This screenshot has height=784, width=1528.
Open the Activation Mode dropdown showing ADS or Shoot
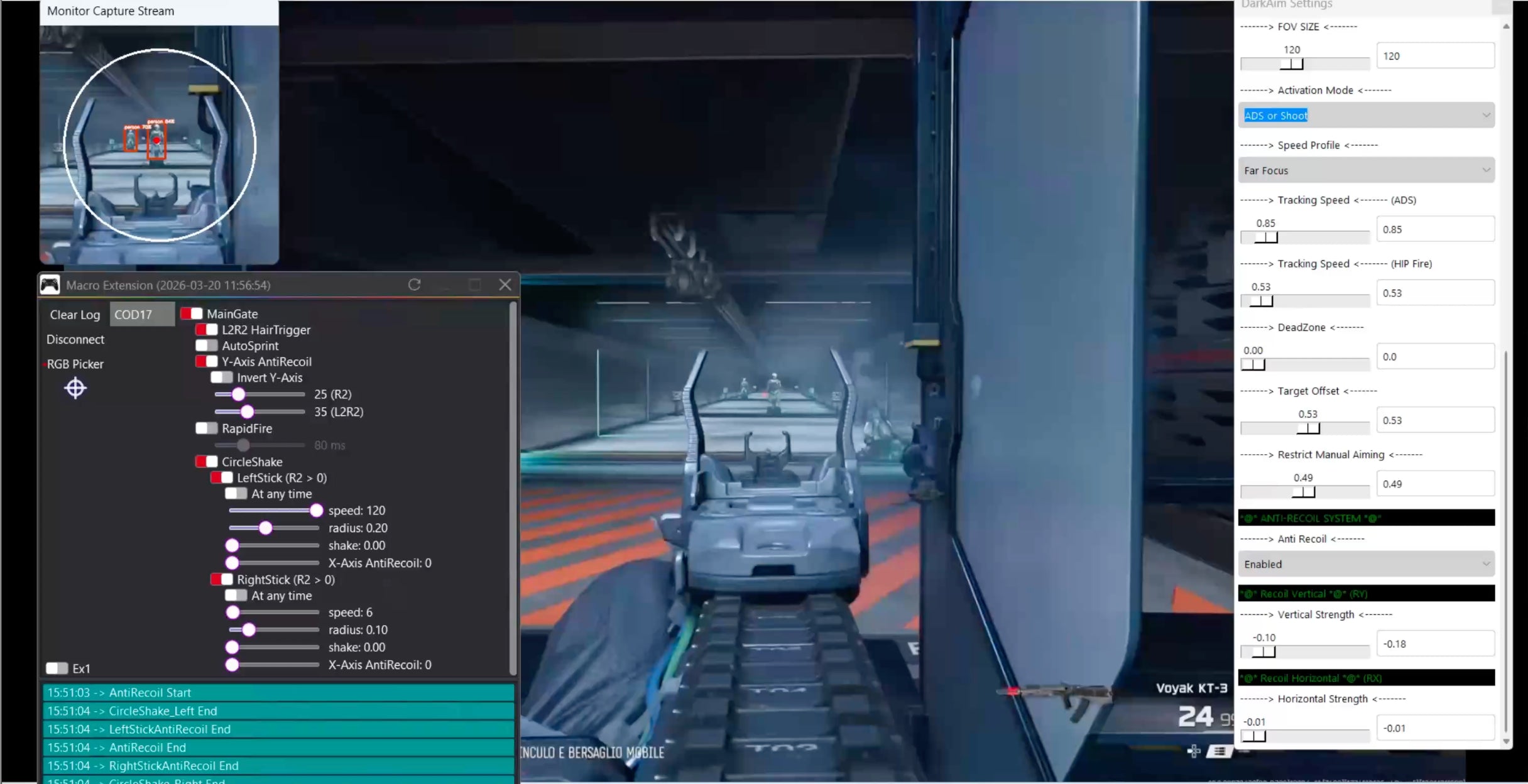[1366, 115]
